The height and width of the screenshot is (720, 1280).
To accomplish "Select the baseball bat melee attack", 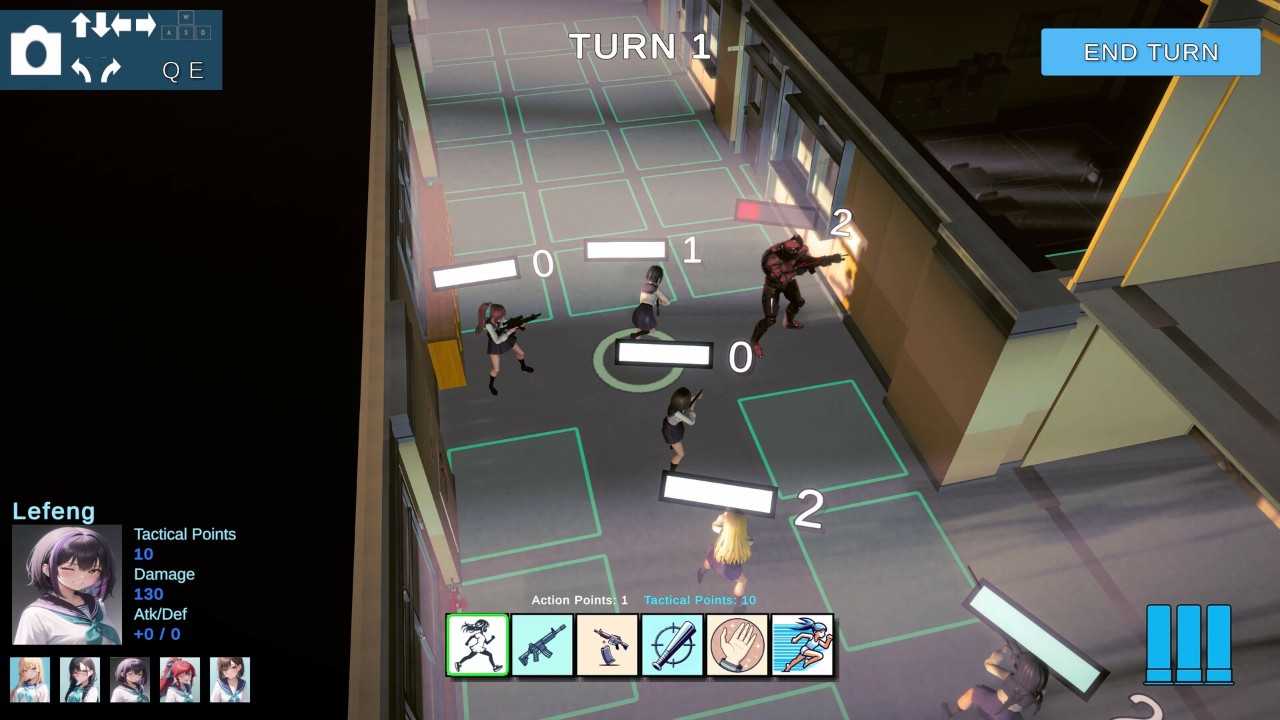I will pos(672,645).
